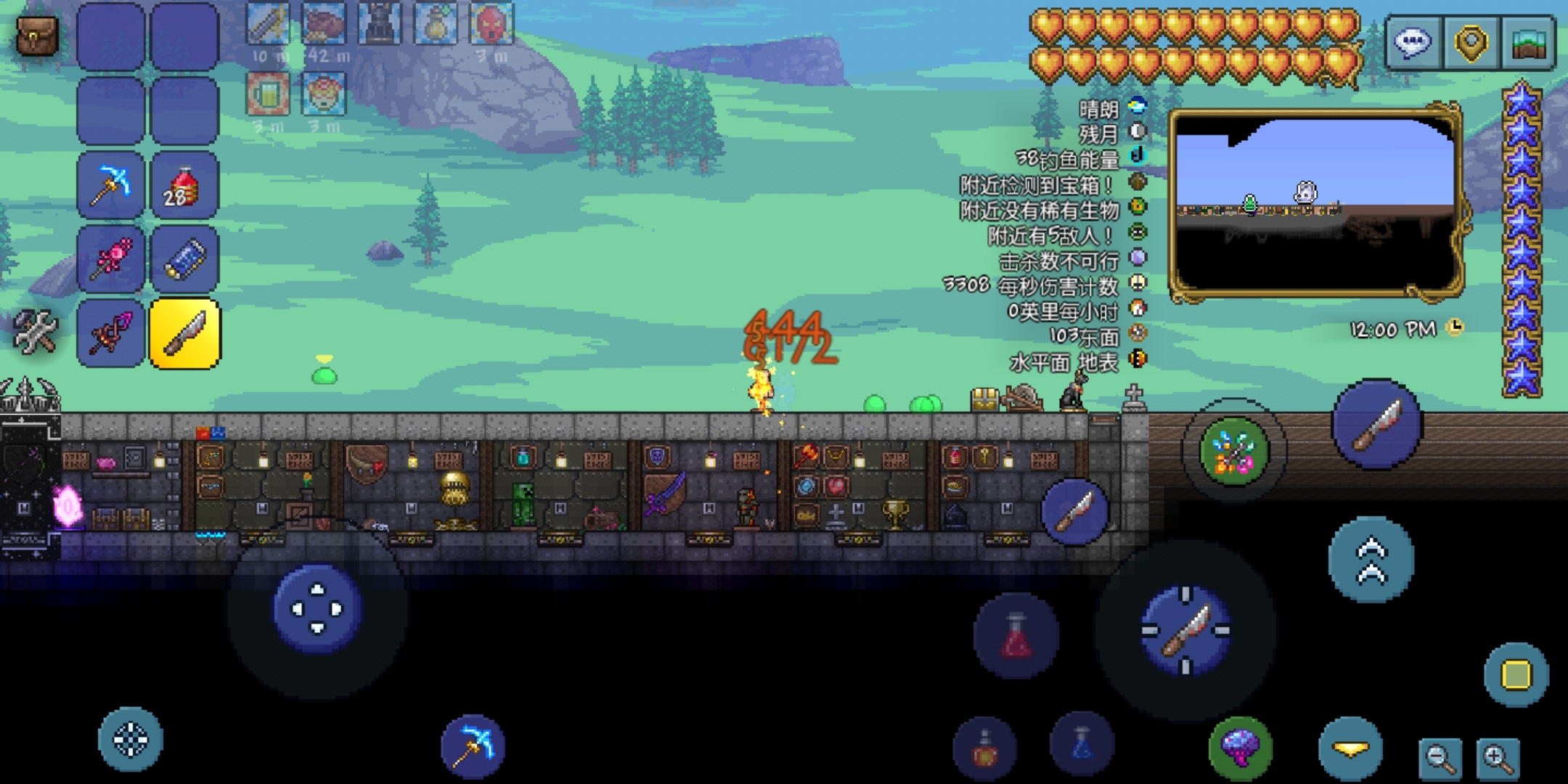Open the crossed hammer and wrench settings
Image resolution: width=1568 pixels, height=784 pixels.
35,332
